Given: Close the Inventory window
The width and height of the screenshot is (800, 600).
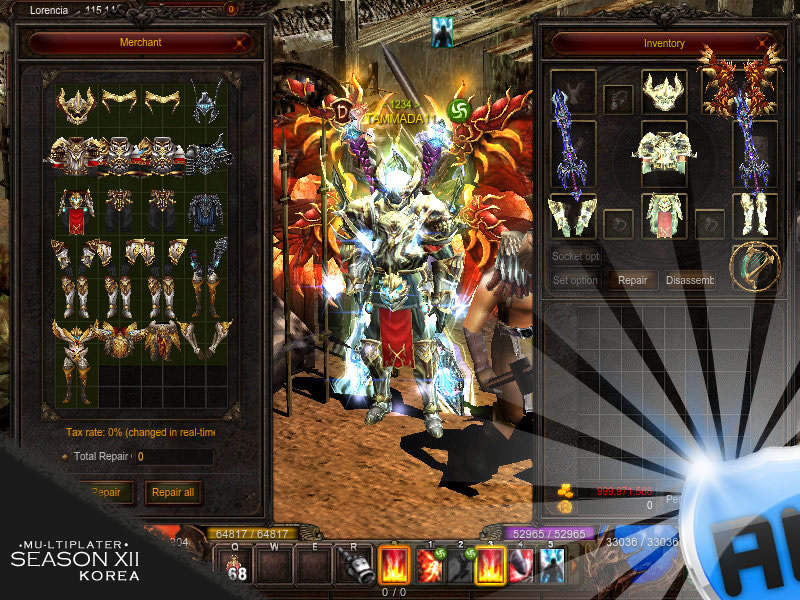Looking at the screenshot, I should tap(764, 44).
